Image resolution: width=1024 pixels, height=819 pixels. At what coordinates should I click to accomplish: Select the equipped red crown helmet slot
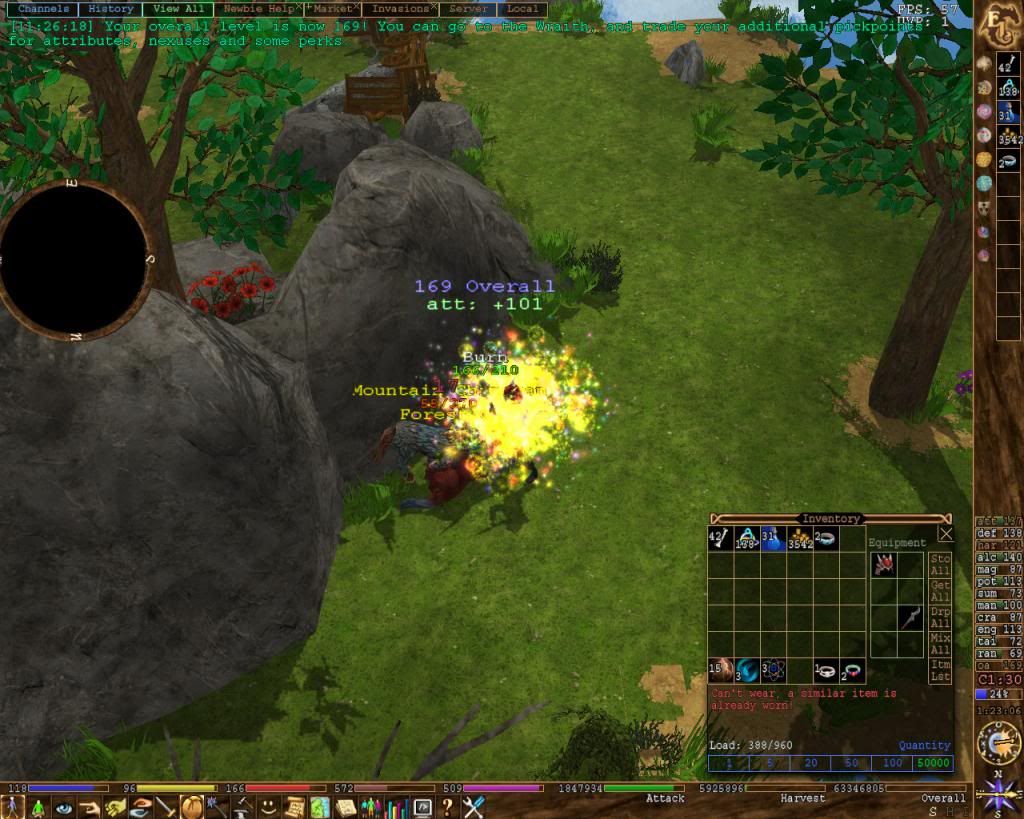tap(882, 565)
